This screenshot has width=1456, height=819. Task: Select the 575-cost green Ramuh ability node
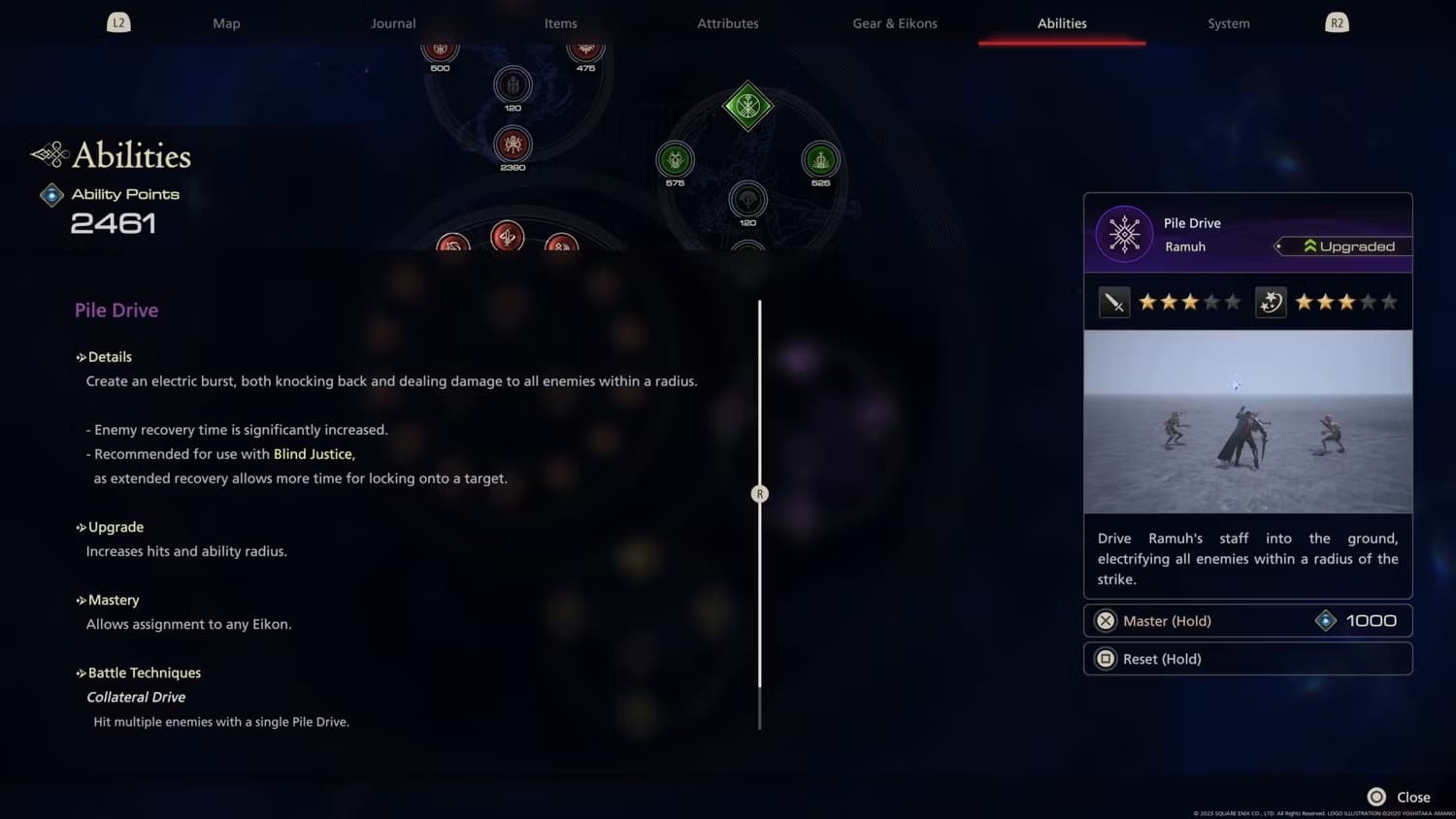coord(675,160)
